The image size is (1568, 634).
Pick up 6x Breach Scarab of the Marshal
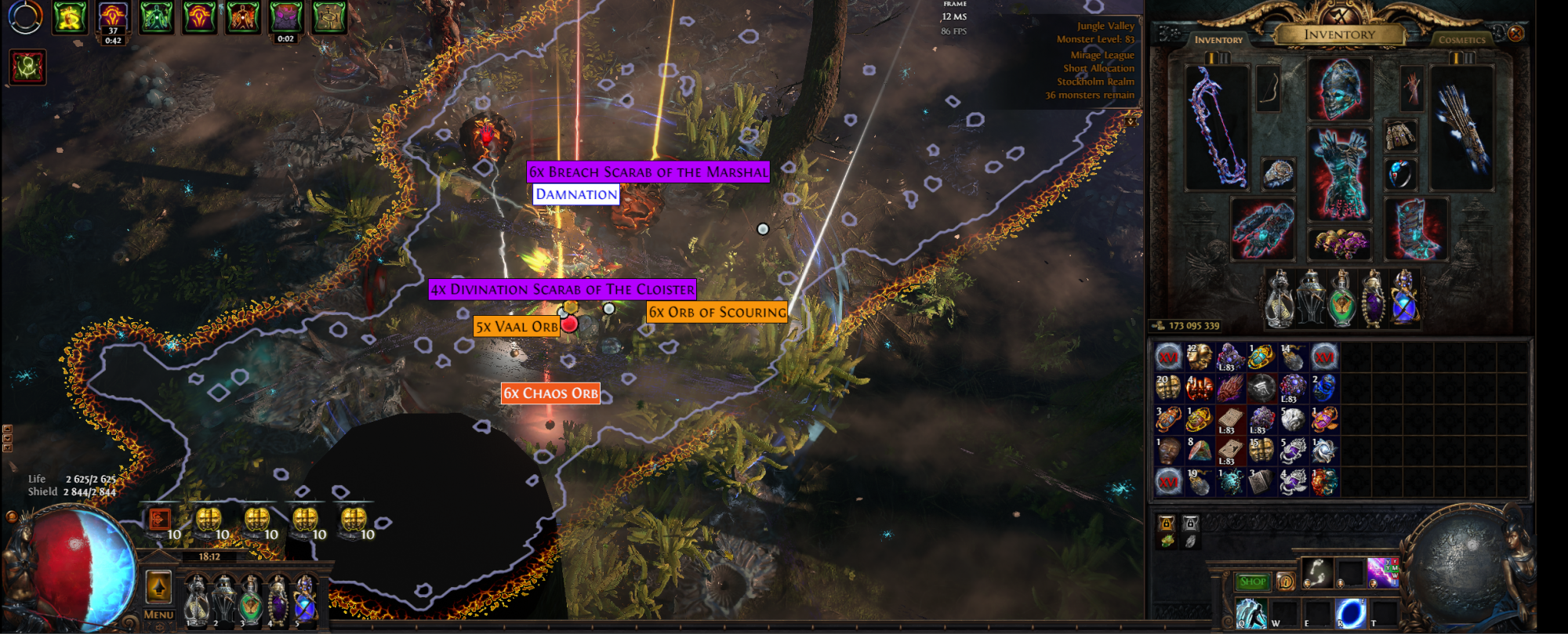pos(648,172)
